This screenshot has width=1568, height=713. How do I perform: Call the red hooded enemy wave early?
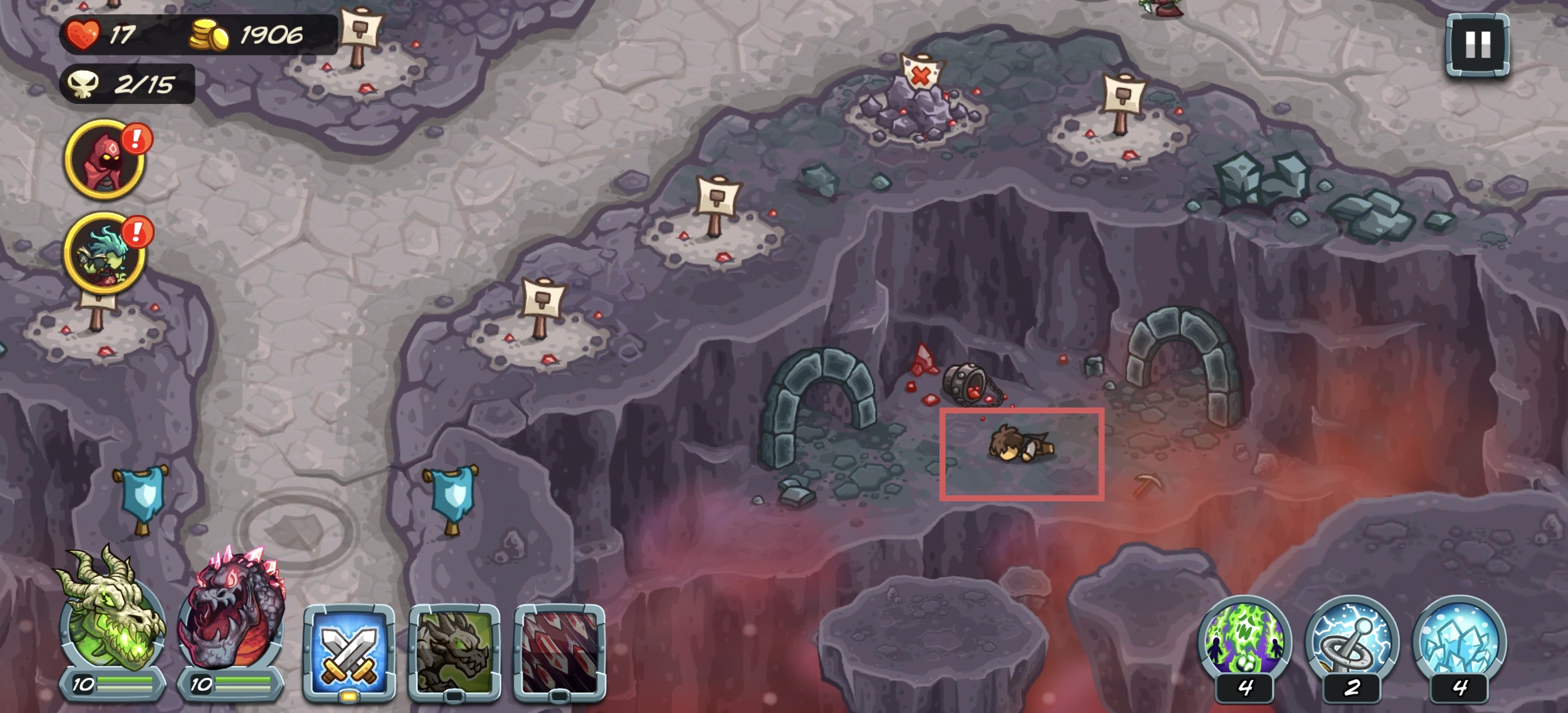coord(105,159)
